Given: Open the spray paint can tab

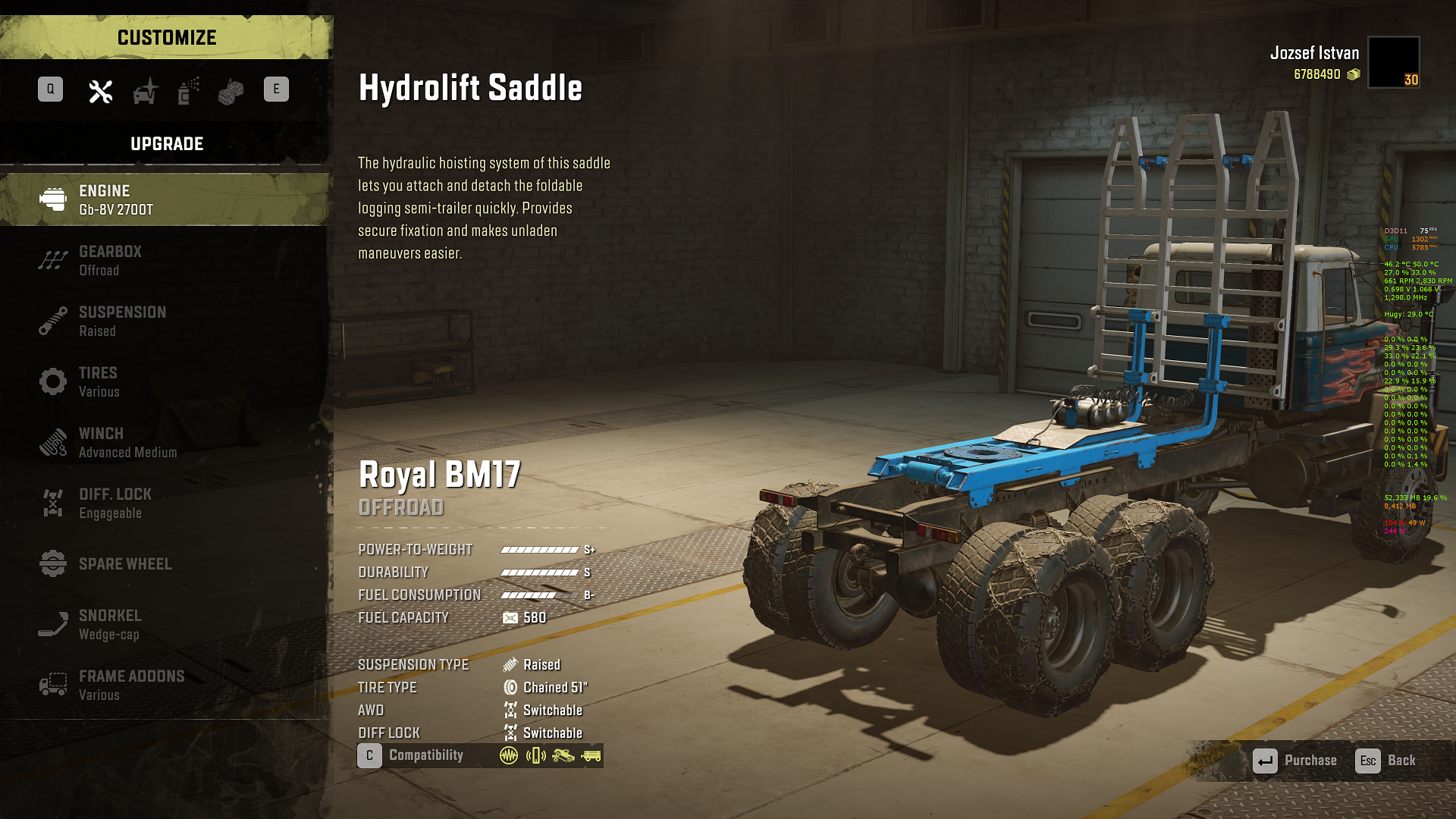Looking at the screenshot, I should [188, 91].
